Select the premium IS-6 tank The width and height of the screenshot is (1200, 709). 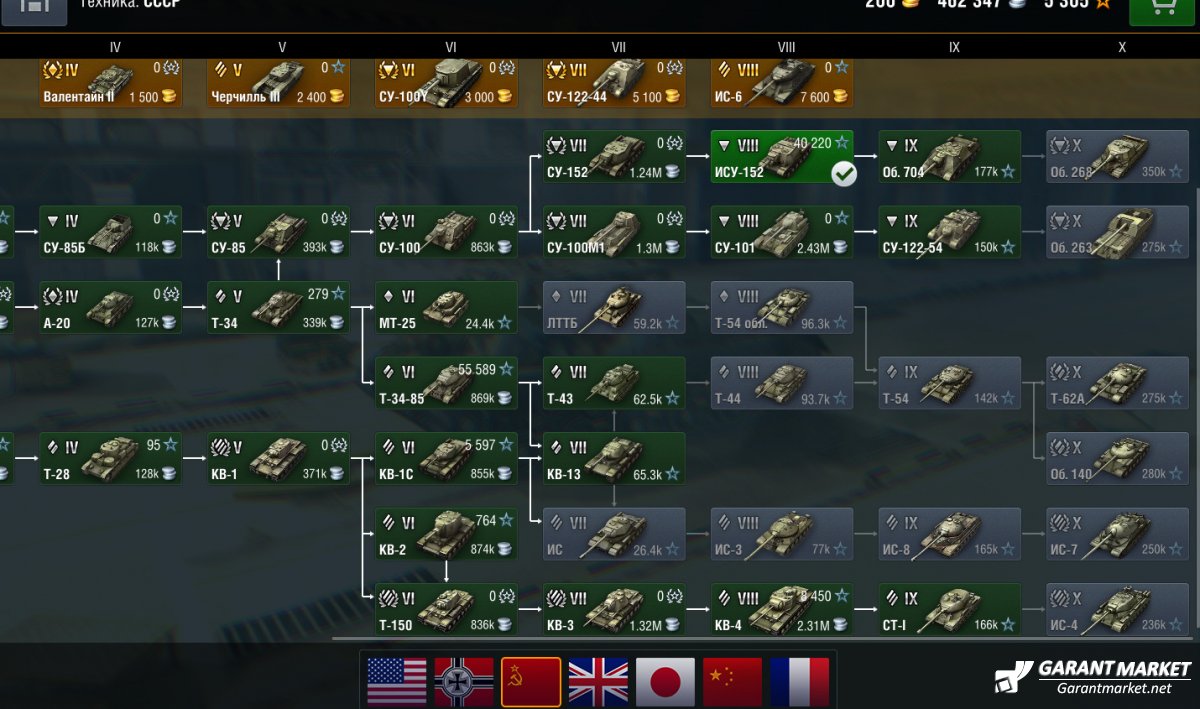click(x=781, y=83)
